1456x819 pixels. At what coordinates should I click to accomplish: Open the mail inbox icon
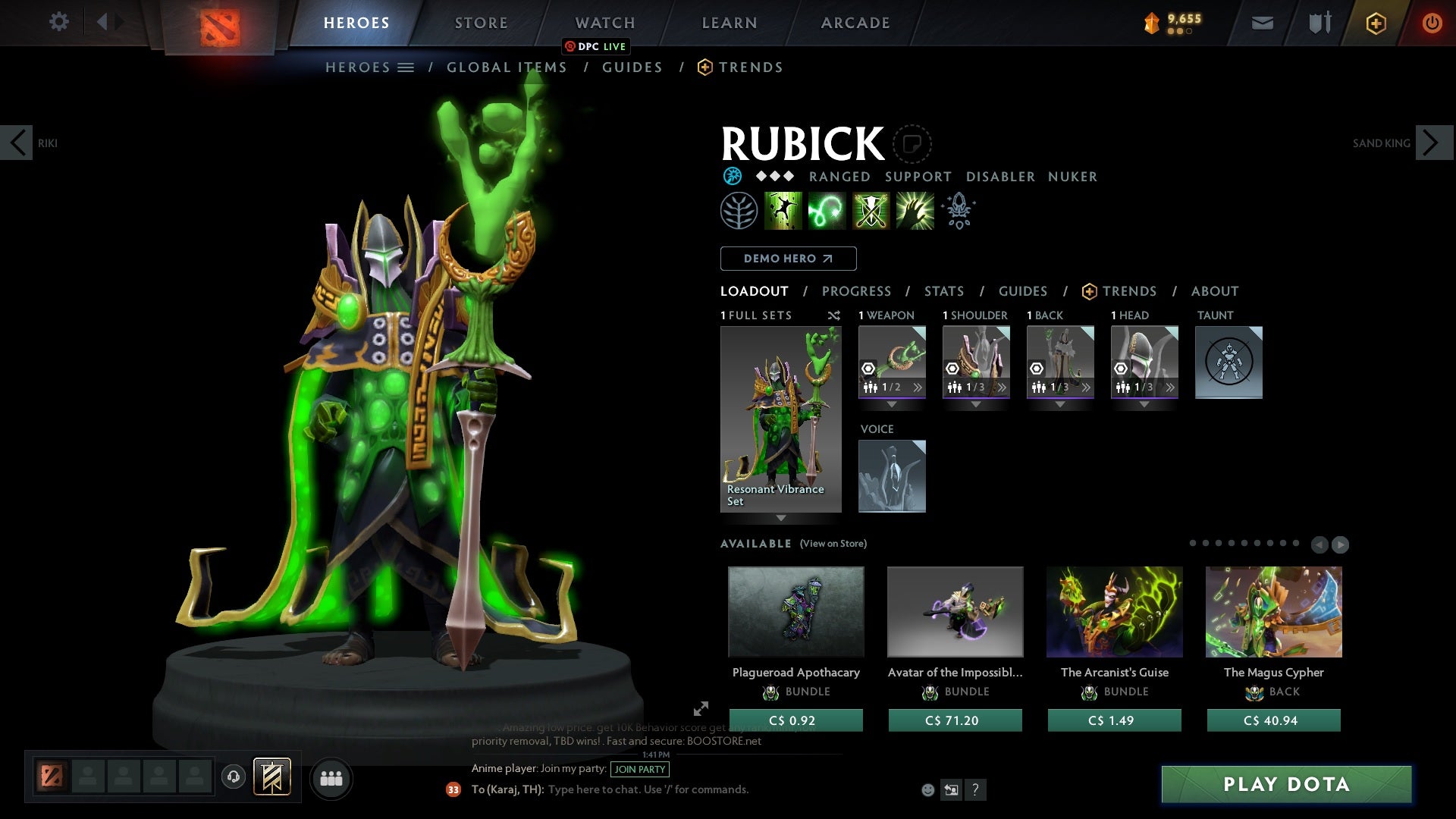click(1262, 23)
